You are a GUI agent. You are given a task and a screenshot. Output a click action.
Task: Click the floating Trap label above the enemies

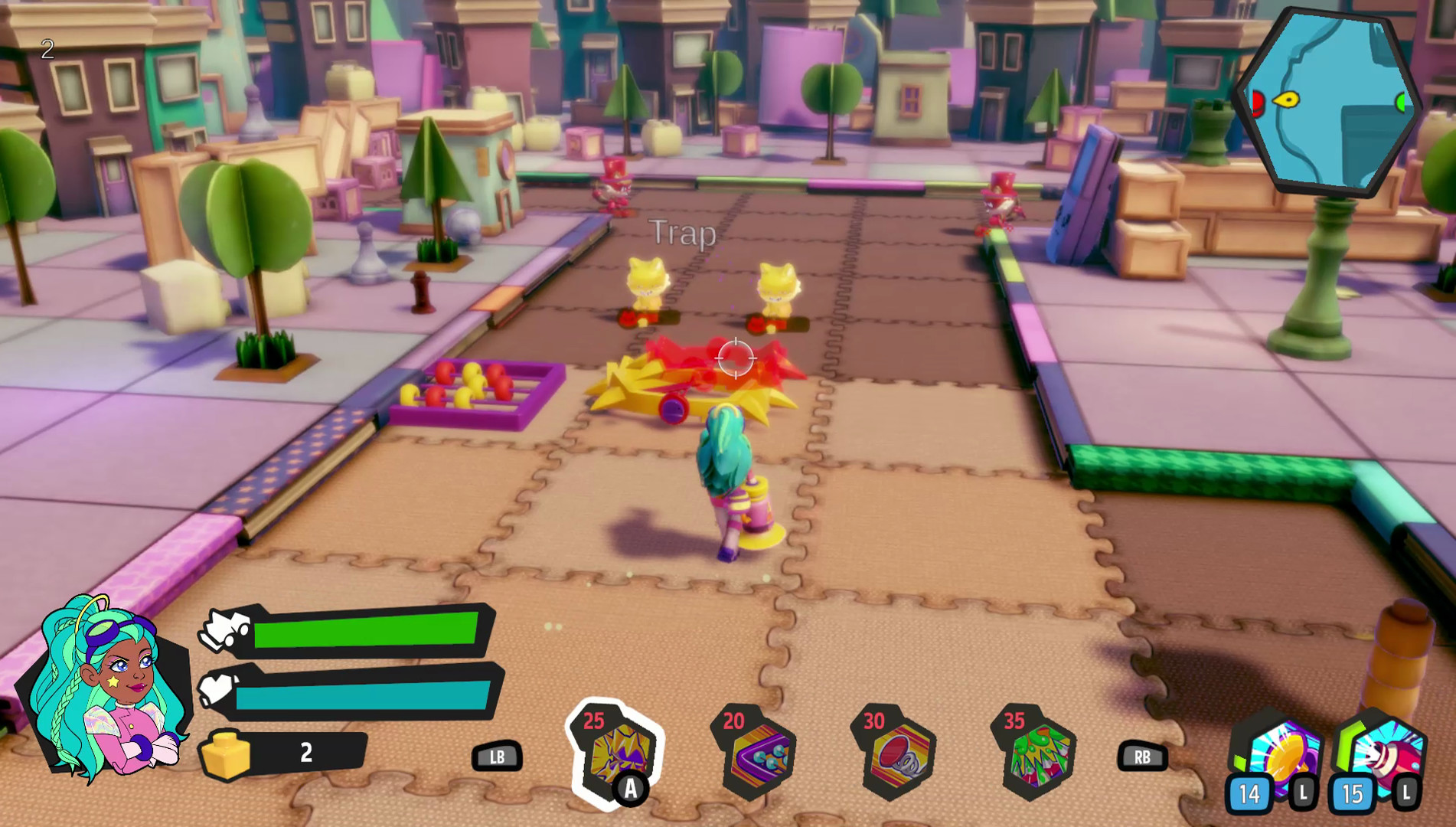[x=683, y=234]
